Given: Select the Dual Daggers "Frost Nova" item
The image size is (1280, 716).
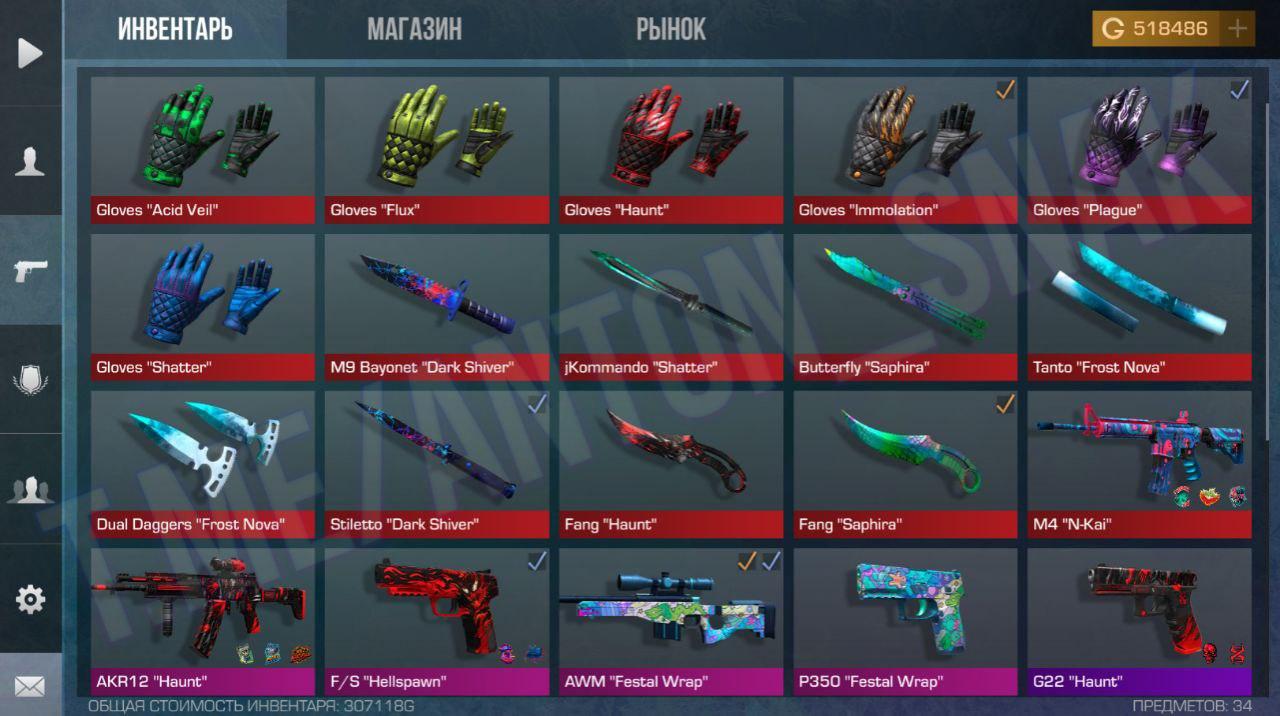Looking at the screenshot, I should click(203, 464).
